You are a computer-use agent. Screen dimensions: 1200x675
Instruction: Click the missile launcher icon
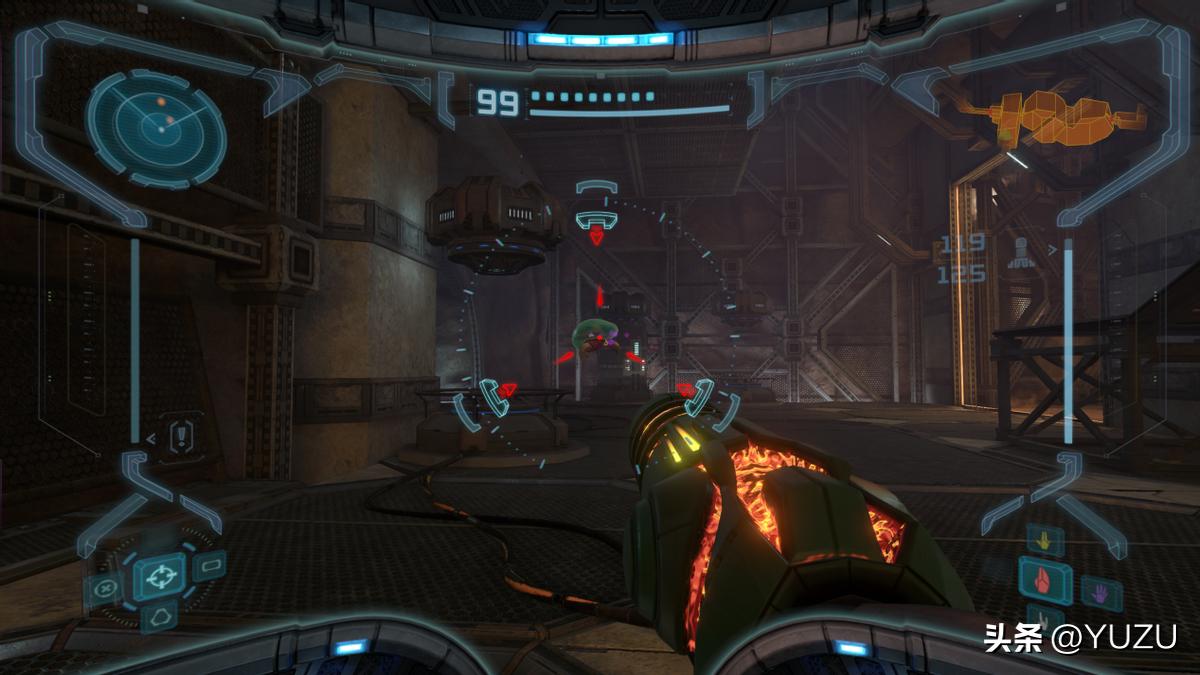point(1022,250)
